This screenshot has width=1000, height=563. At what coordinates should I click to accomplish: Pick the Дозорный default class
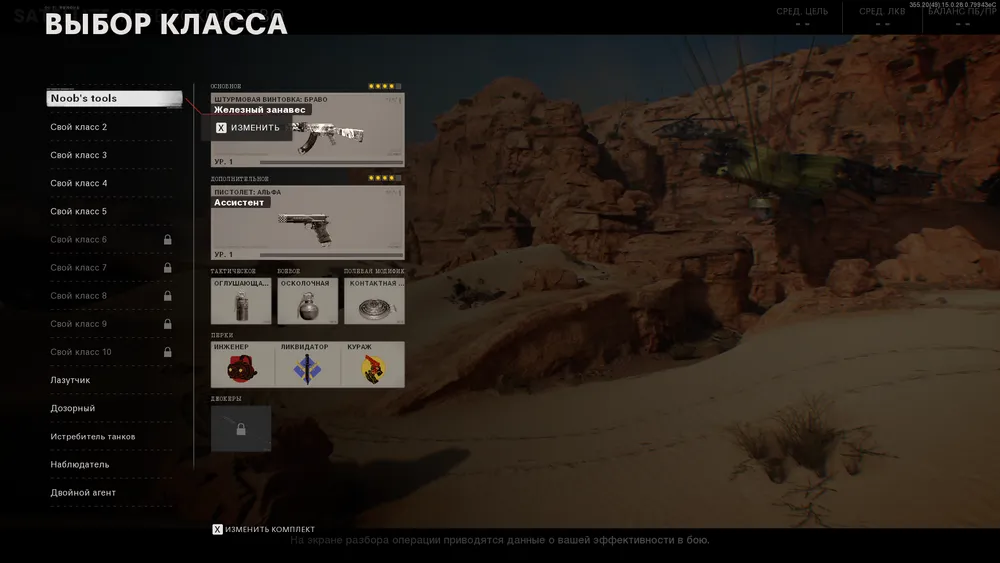tap(112, 408)
